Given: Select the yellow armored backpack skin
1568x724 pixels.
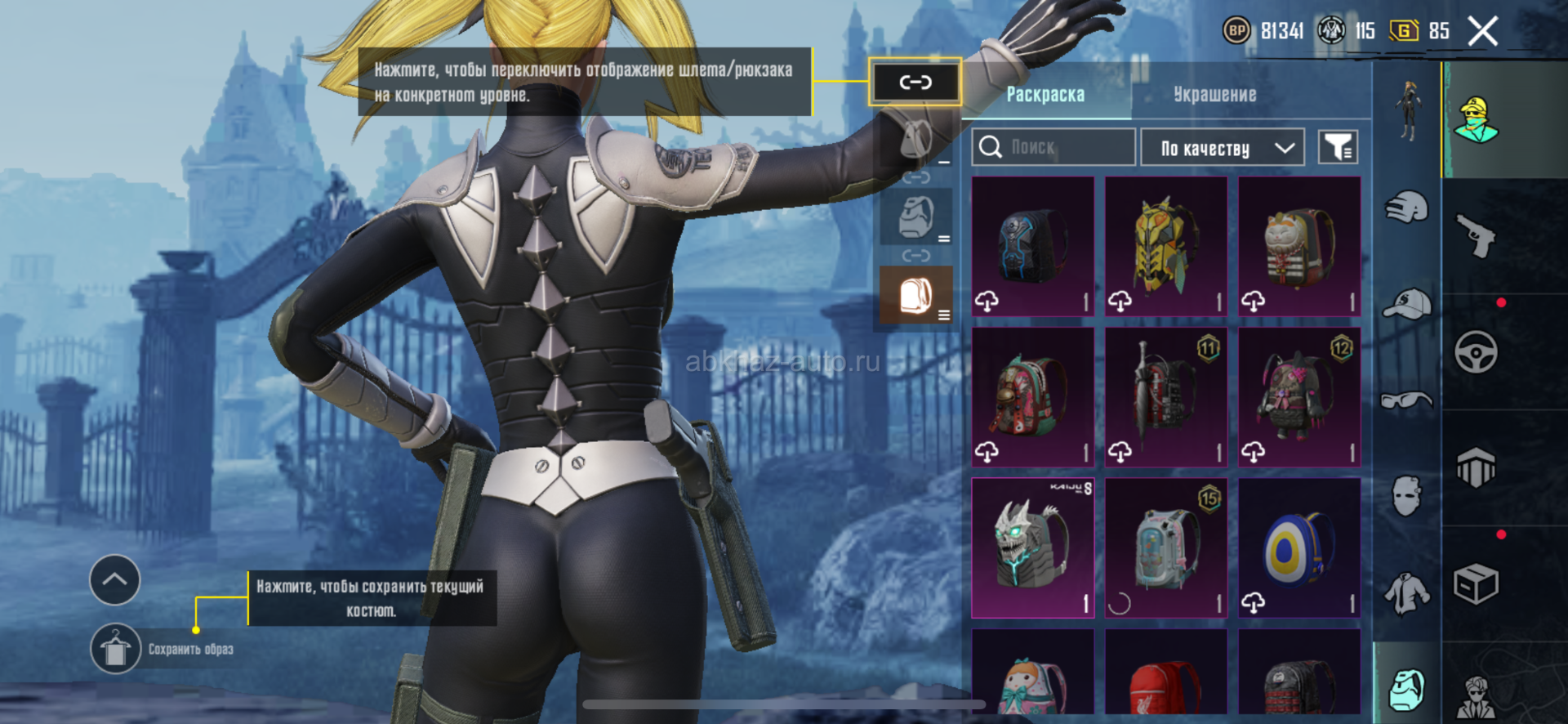Looking at the screenshot, I should [1165, 246].
